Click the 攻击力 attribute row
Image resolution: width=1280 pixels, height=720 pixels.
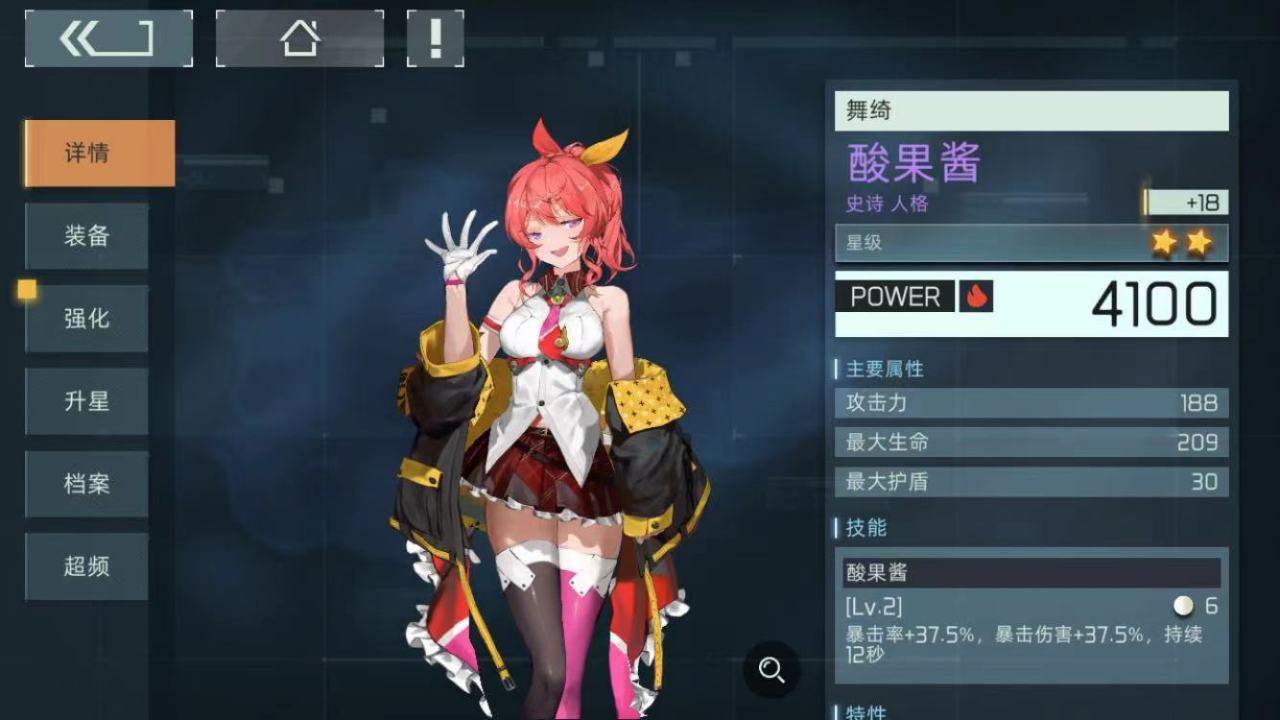coord(1030,404)
